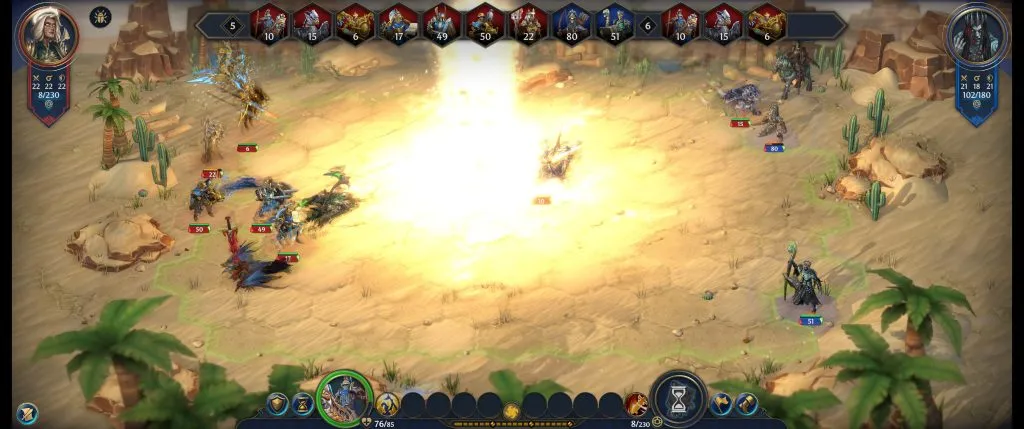Open the red creature icon by the hourglass
The width and height of the screenshot is (1024, 429).
(x=635, y=404)
